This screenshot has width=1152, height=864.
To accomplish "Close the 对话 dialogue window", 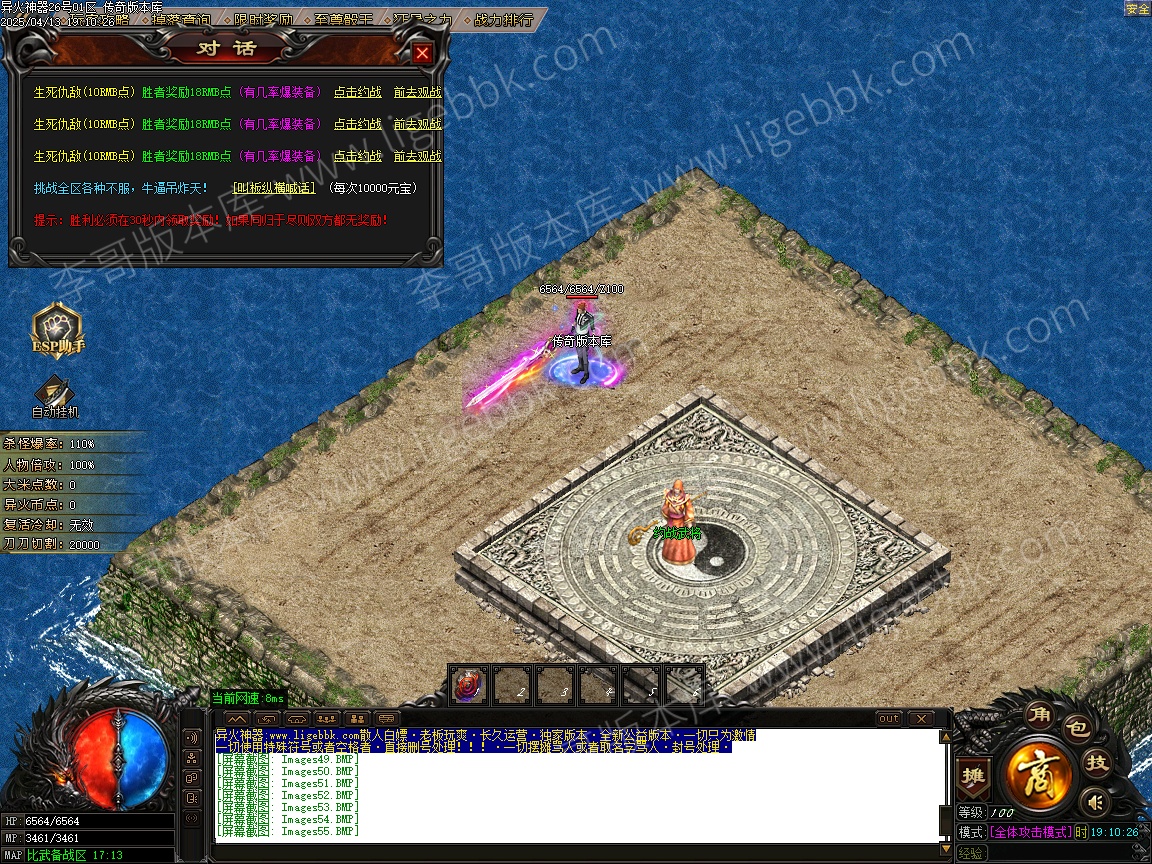I will click(422, 53).
